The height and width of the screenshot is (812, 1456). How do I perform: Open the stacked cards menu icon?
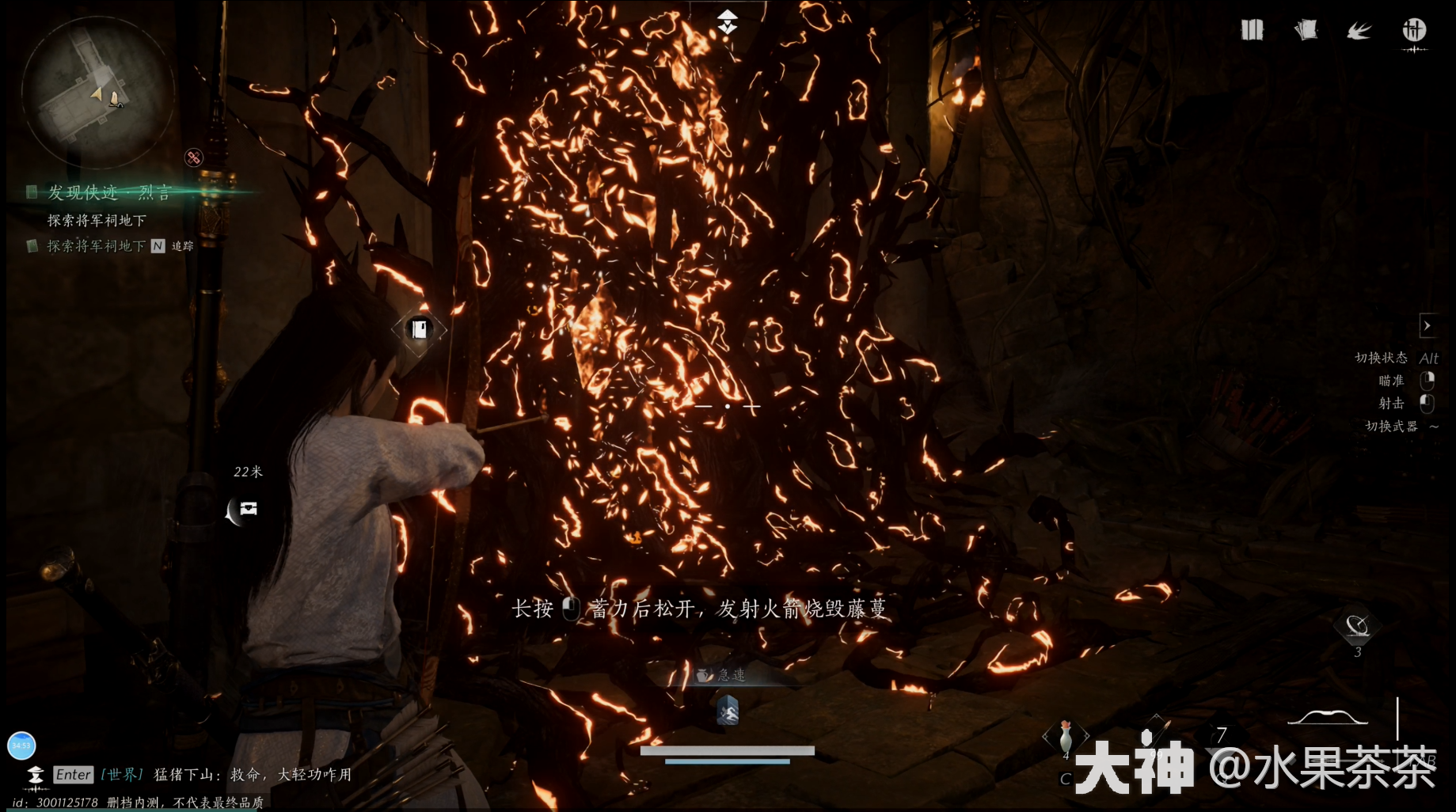click(x=1306, y=31)
